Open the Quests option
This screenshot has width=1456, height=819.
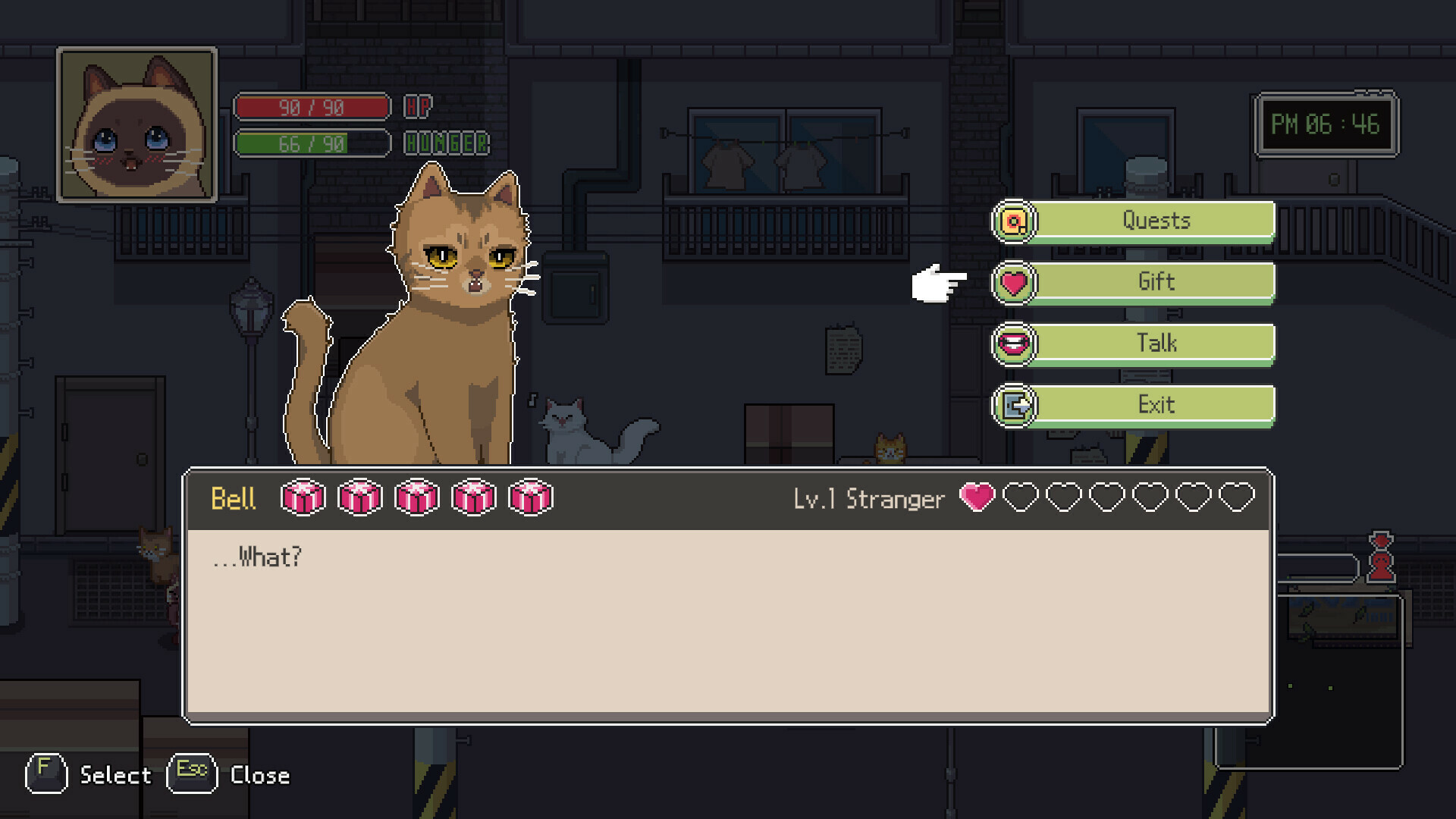pyautogui.click(x=1156, y=221)
